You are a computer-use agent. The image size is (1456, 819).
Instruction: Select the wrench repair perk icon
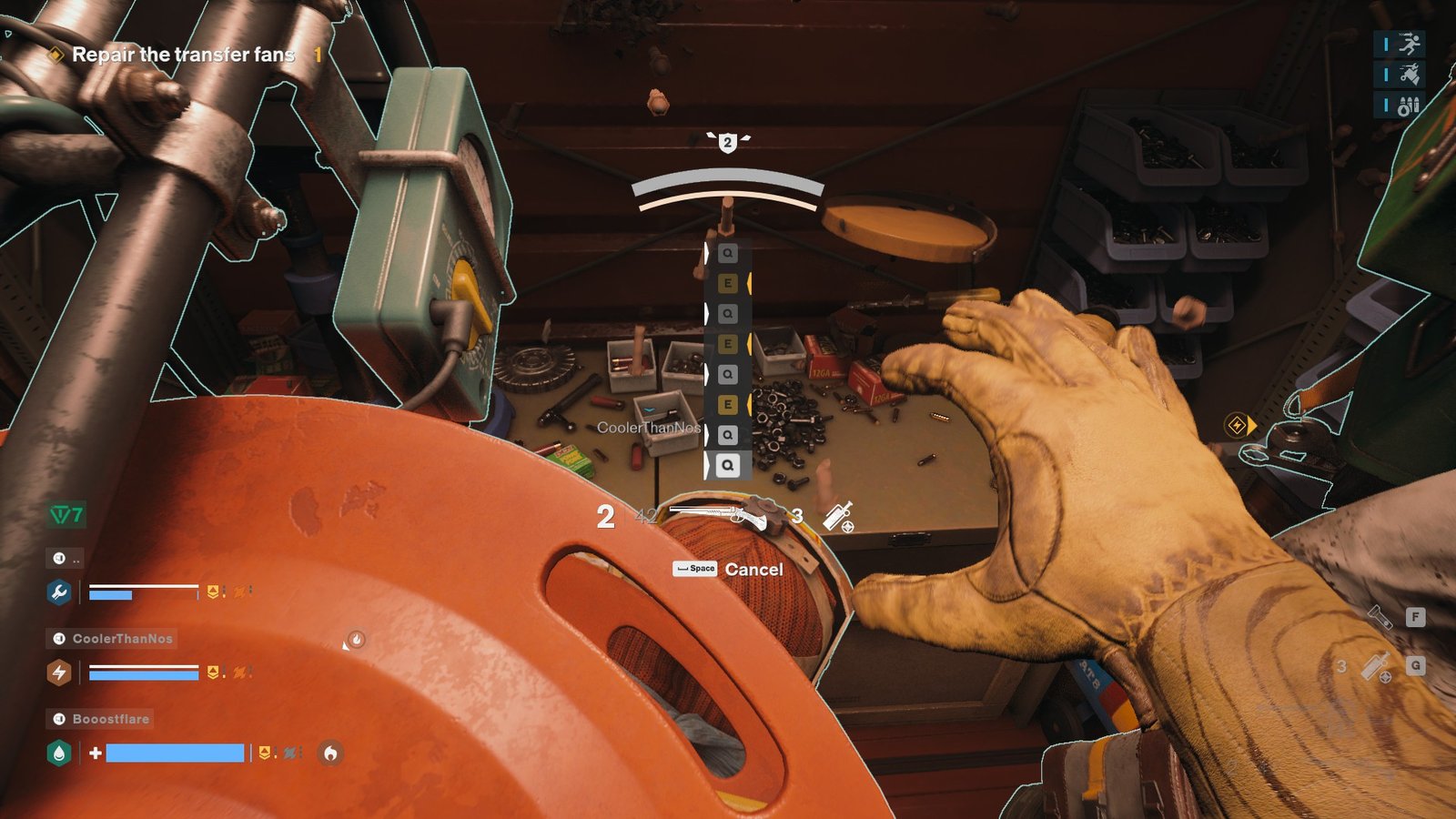1409,75
